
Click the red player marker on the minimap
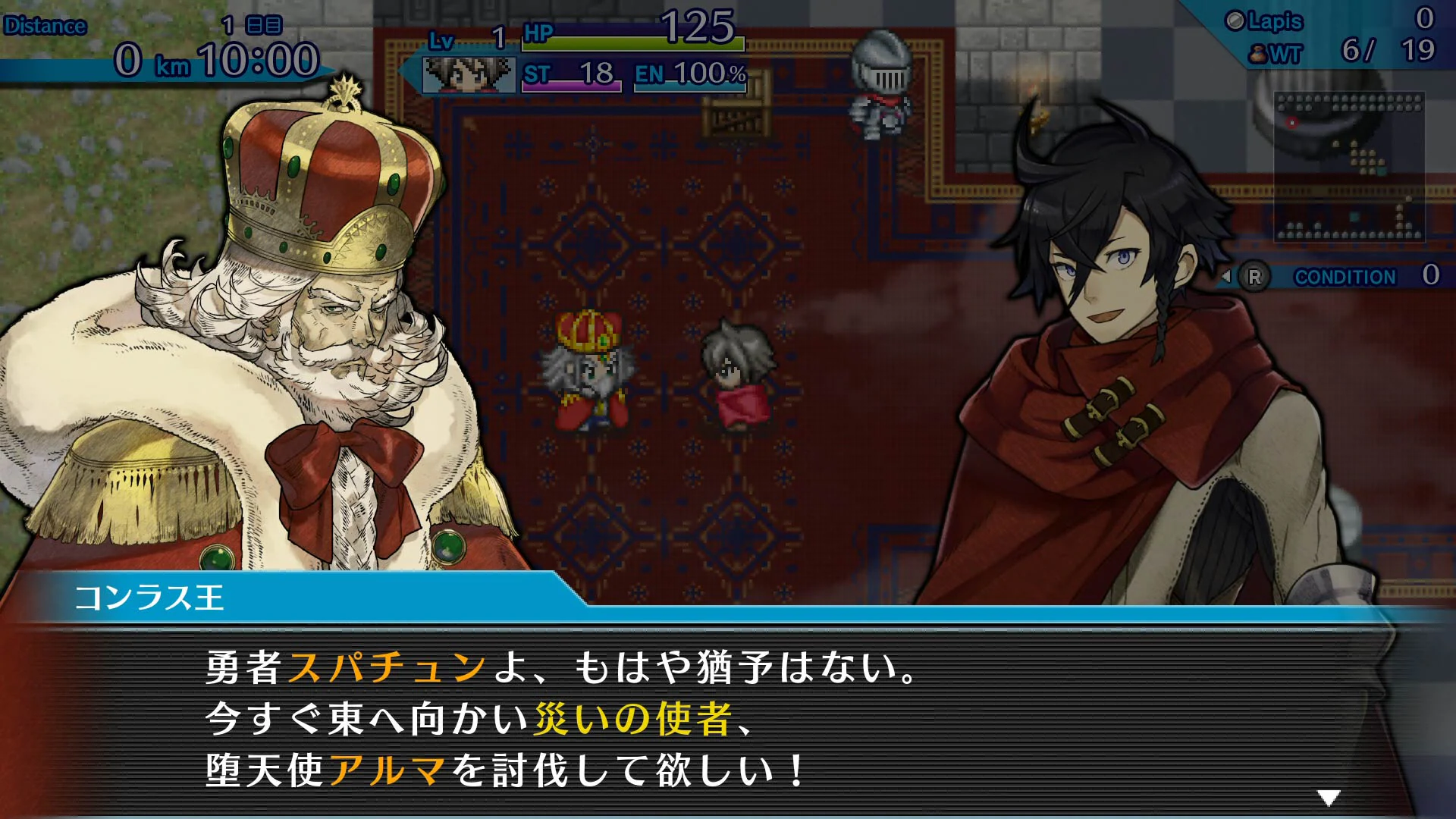pos(1292,122)
